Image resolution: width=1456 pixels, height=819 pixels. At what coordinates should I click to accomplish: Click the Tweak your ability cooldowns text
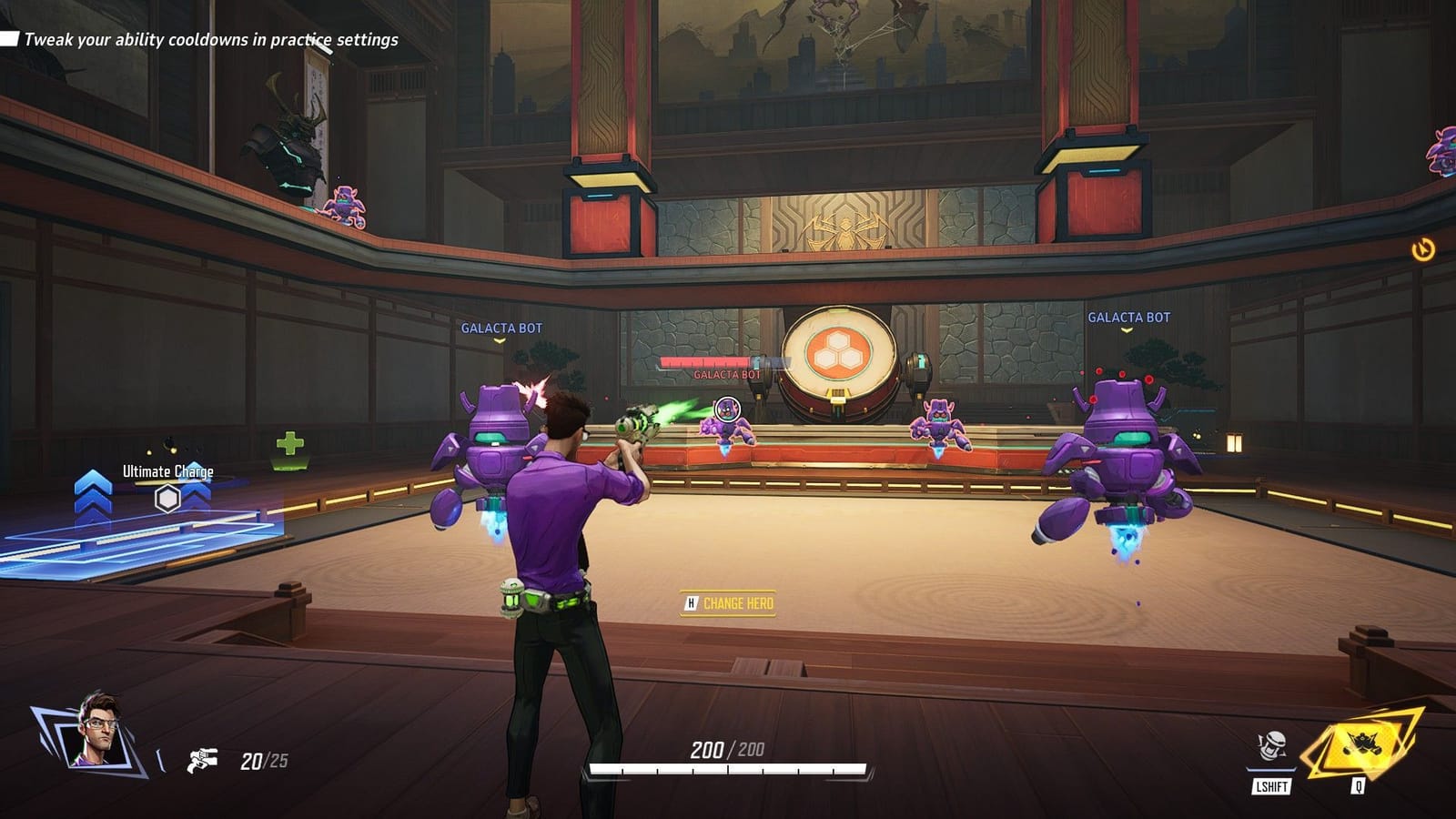pyautogui.click(x=211, y=39)
